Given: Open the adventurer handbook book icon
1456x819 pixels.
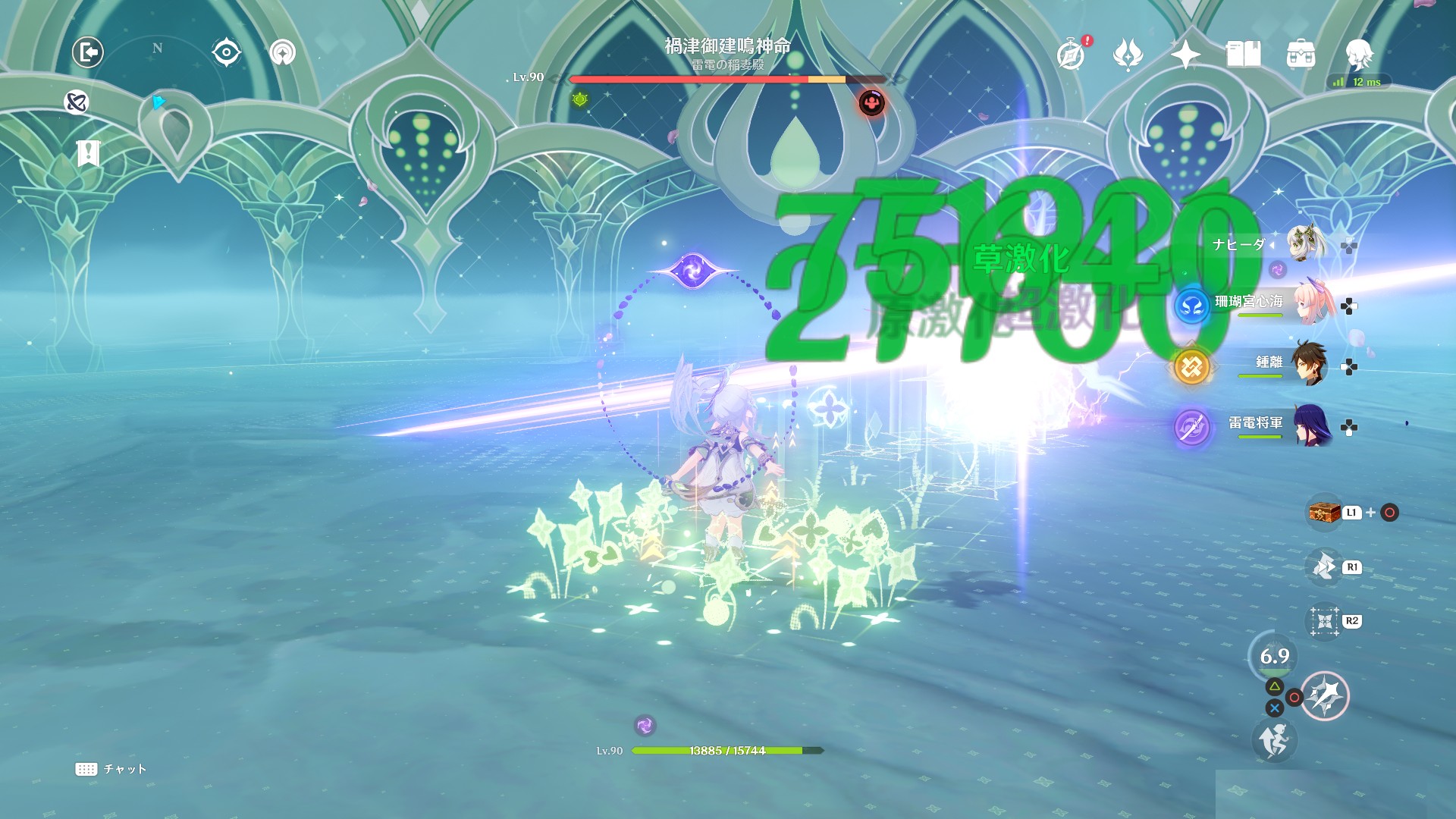Looking at the screenshot, I should (x=1243, y=54).
